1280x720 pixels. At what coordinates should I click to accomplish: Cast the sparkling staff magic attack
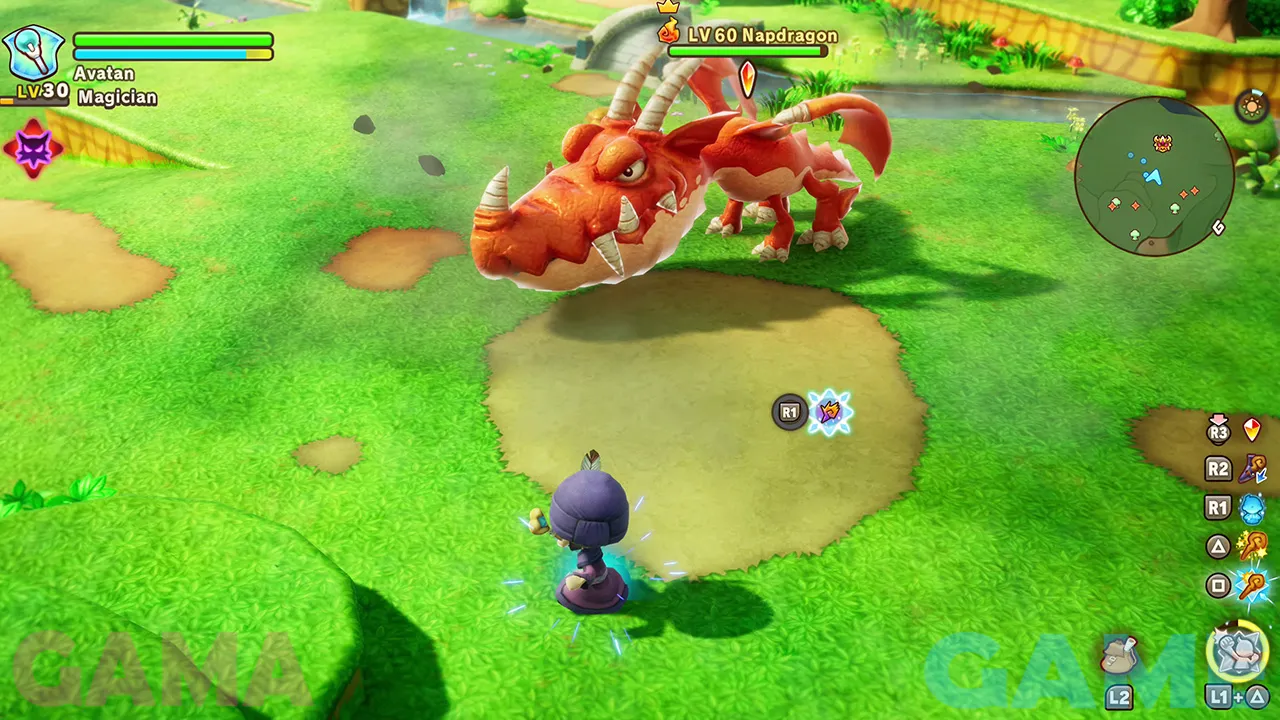click(1252, 546)
